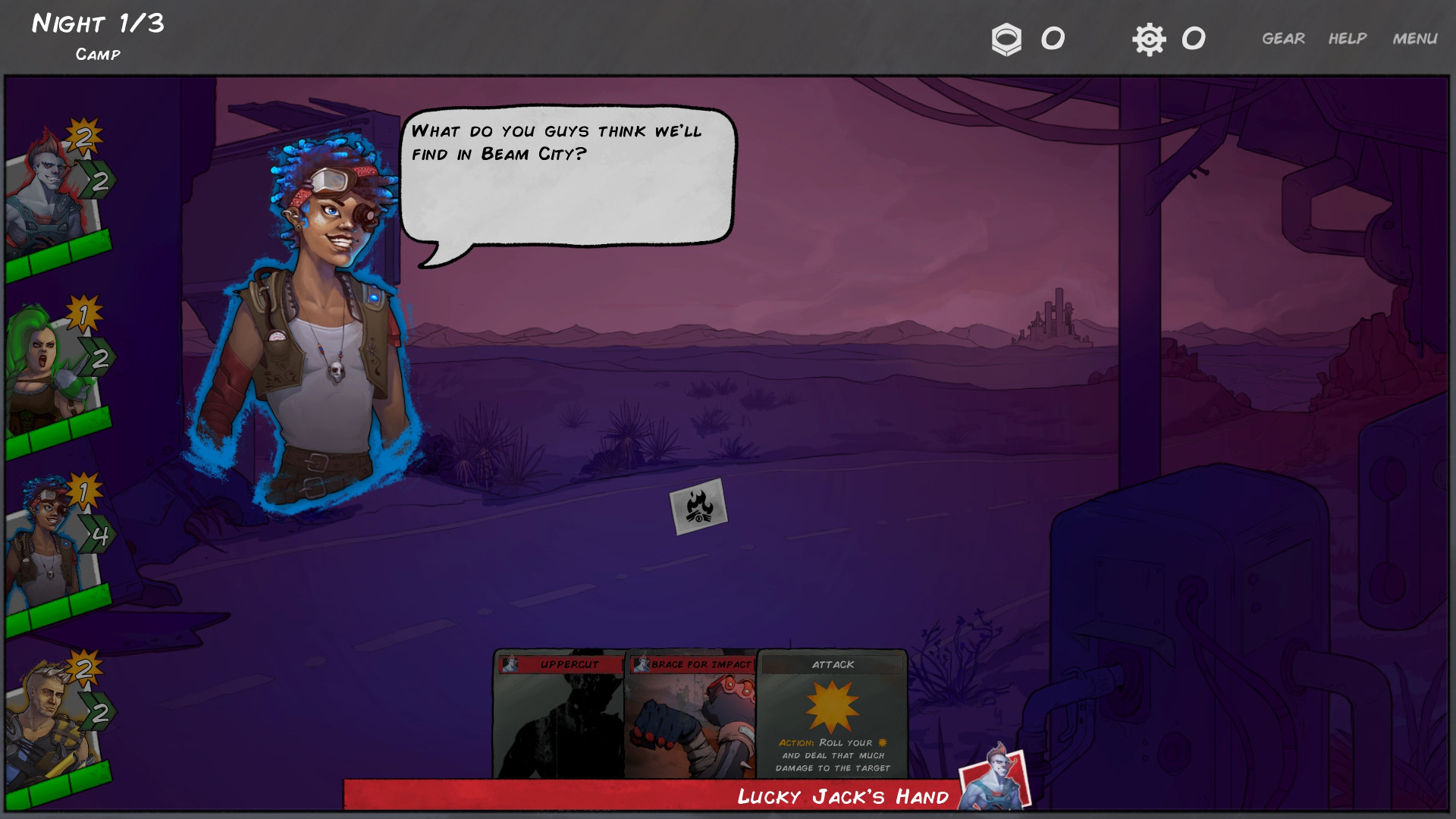Open the HELP panel

(x=1348, y=38)
